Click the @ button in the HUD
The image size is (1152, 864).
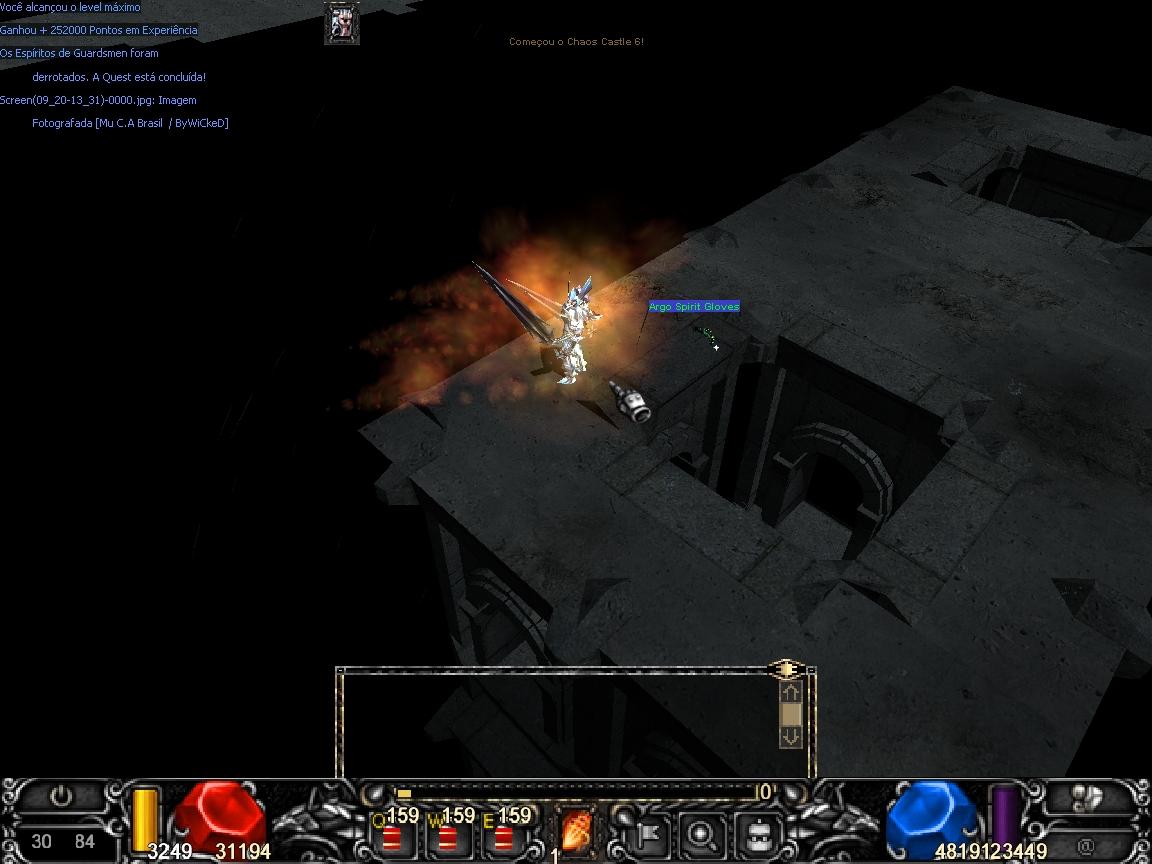coord(1086,846)
